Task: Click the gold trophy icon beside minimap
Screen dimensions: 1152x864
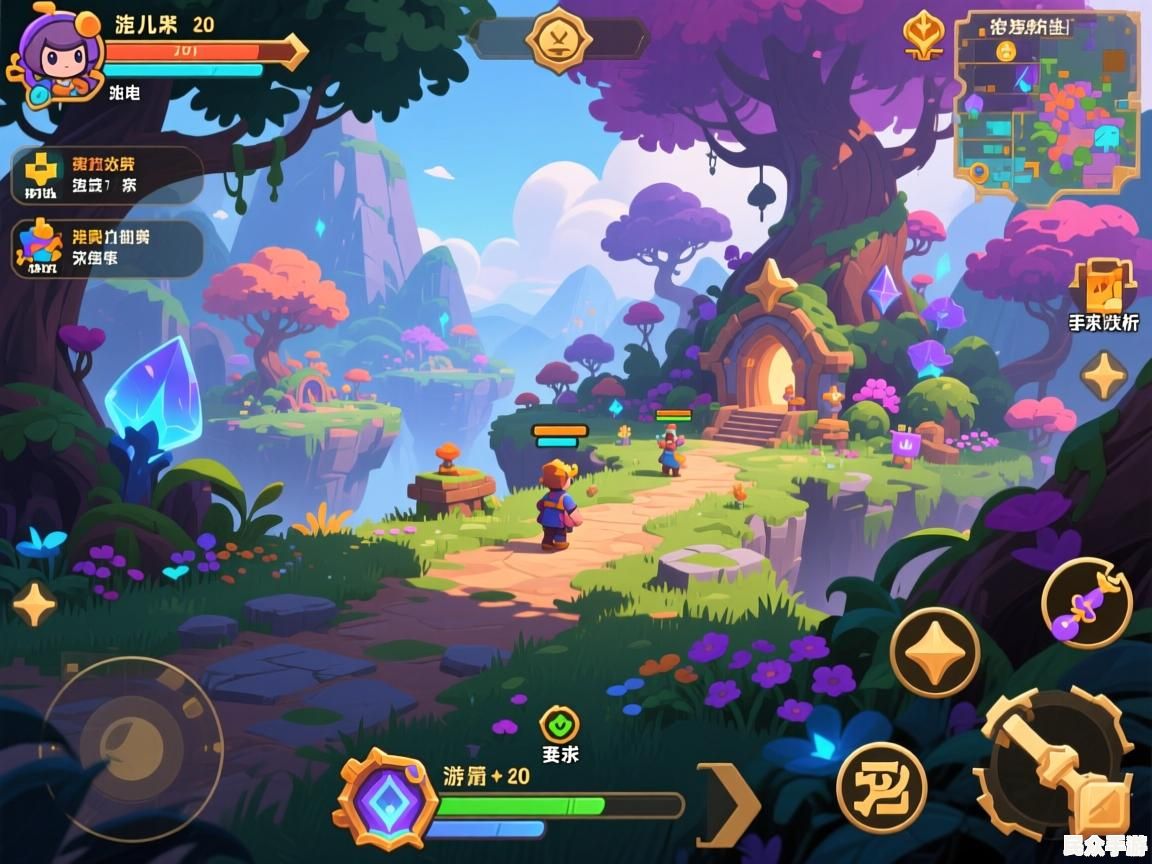Action: pyautogui.click(x=922, y=35)
